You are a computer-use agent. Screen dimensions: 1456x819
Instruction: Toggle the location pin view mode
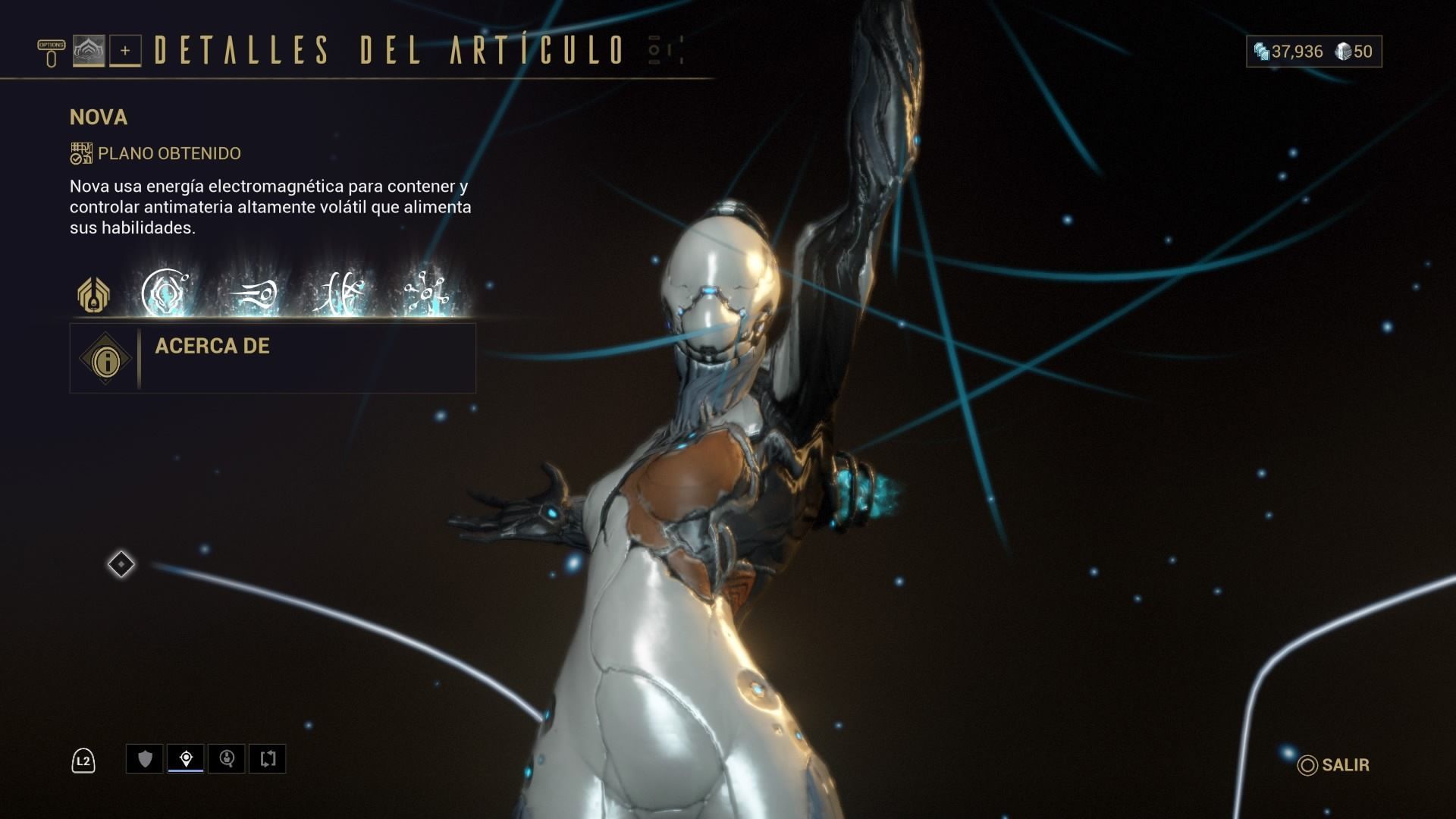pyautogui.click(x=184, y=758)
